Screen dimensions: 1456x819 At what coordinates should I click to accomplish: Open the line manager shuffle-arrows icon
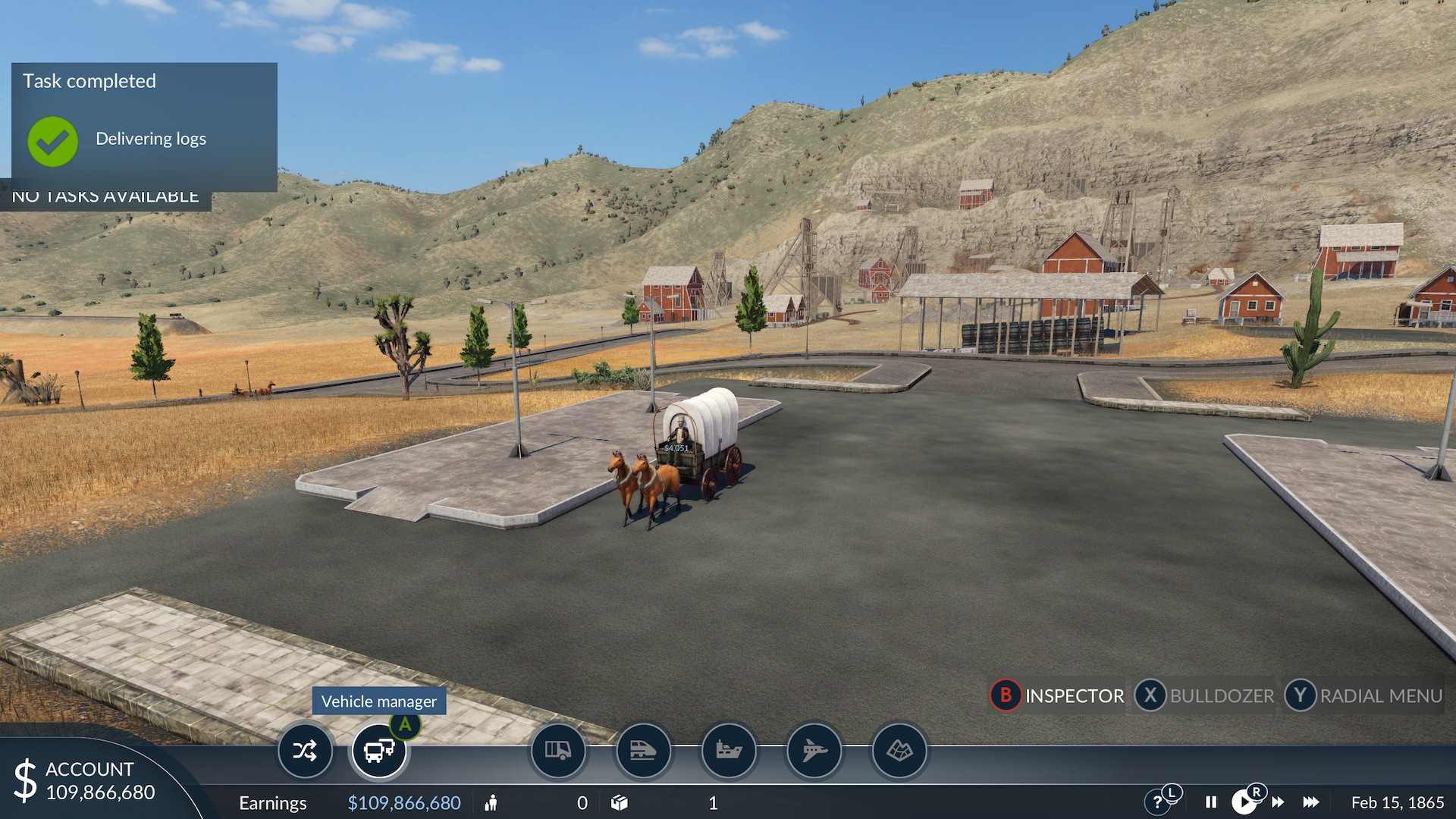click(x=305, y=751)
